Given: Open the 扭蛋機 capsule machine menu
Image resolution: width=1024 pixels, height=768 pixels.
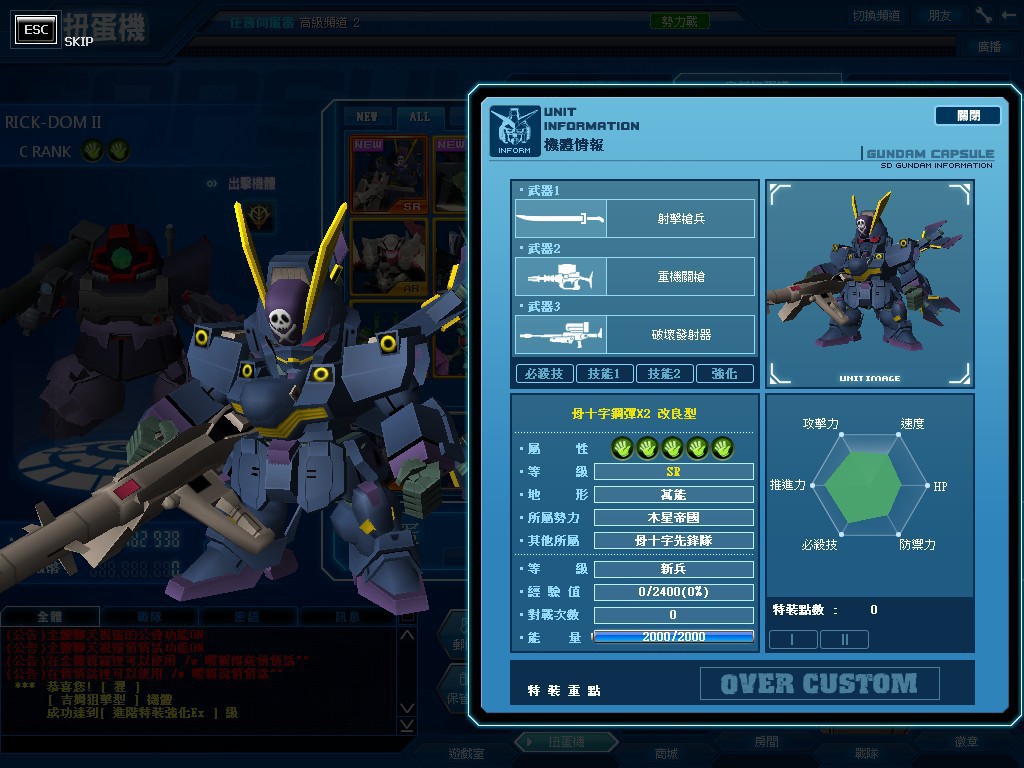Looking at the screenshot, I should click(564, 743).
